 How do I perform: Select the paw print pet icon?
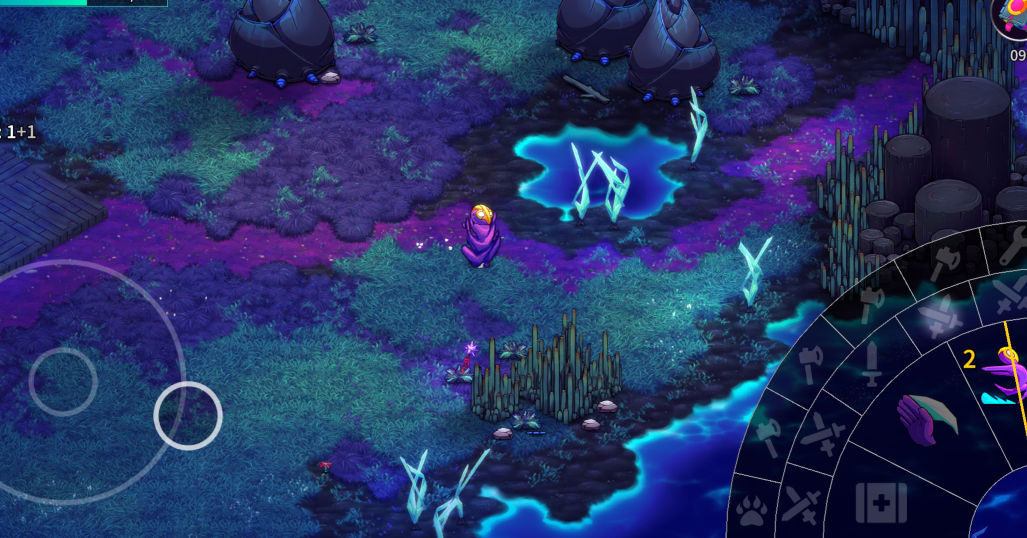tap(751, 512)
